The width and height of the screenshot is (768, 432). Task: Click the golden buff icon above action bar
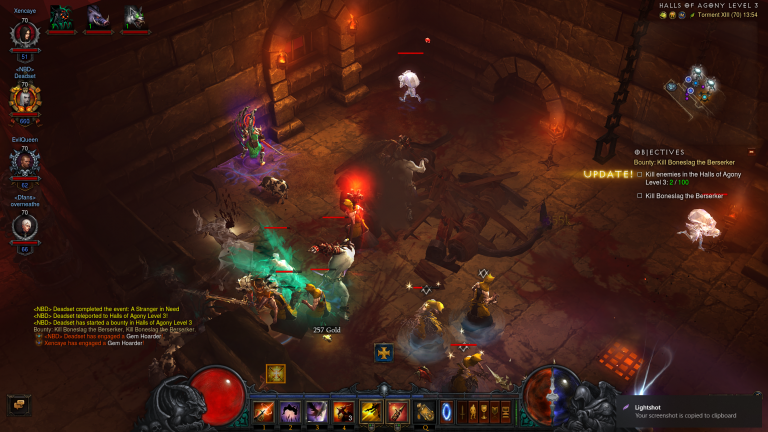[x=276, y=373]
